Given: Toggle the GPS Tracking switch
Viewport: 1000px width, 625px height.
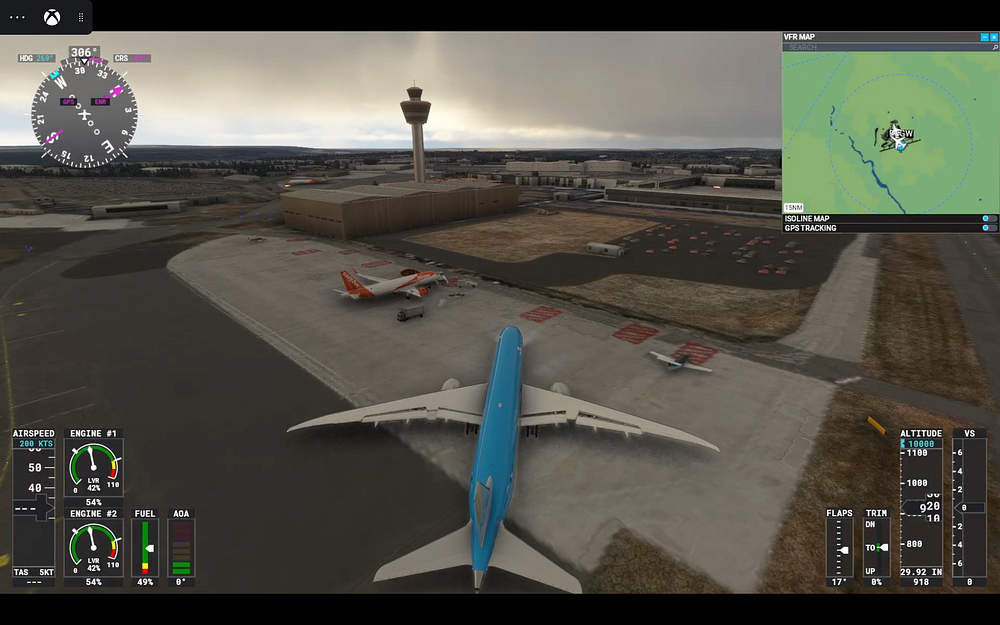Looking at the screenshot, I should pyautogui.click(x=989, y=228).
